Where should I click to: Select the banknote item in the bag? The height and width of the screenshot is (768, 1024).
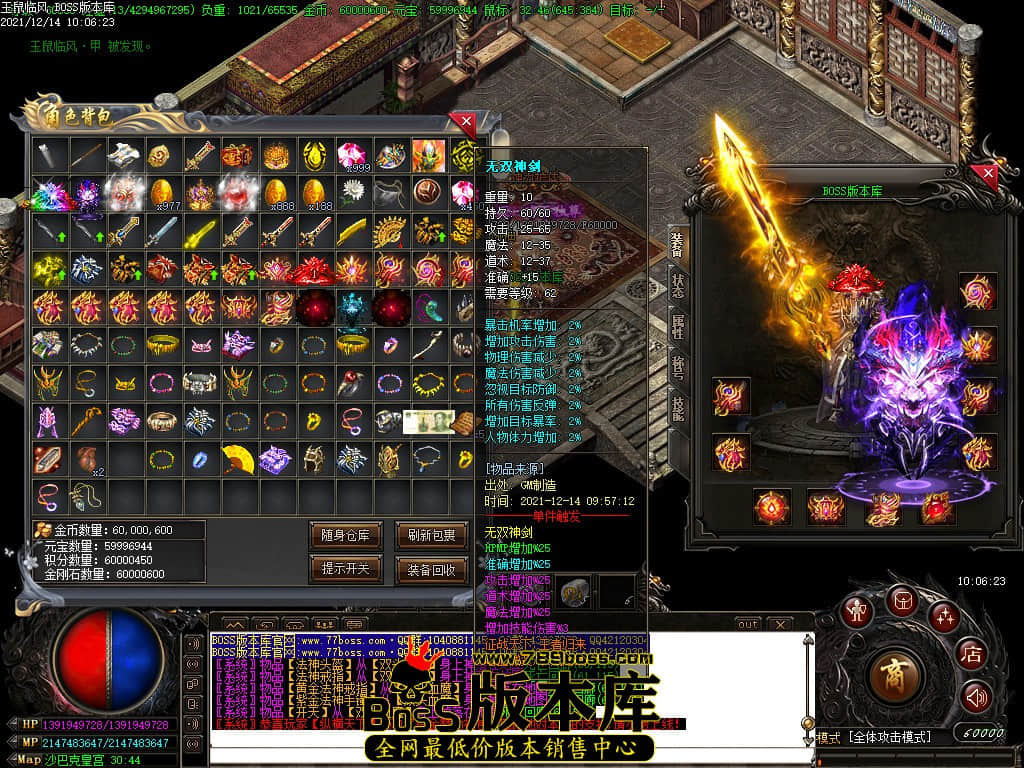coord(422,422)
